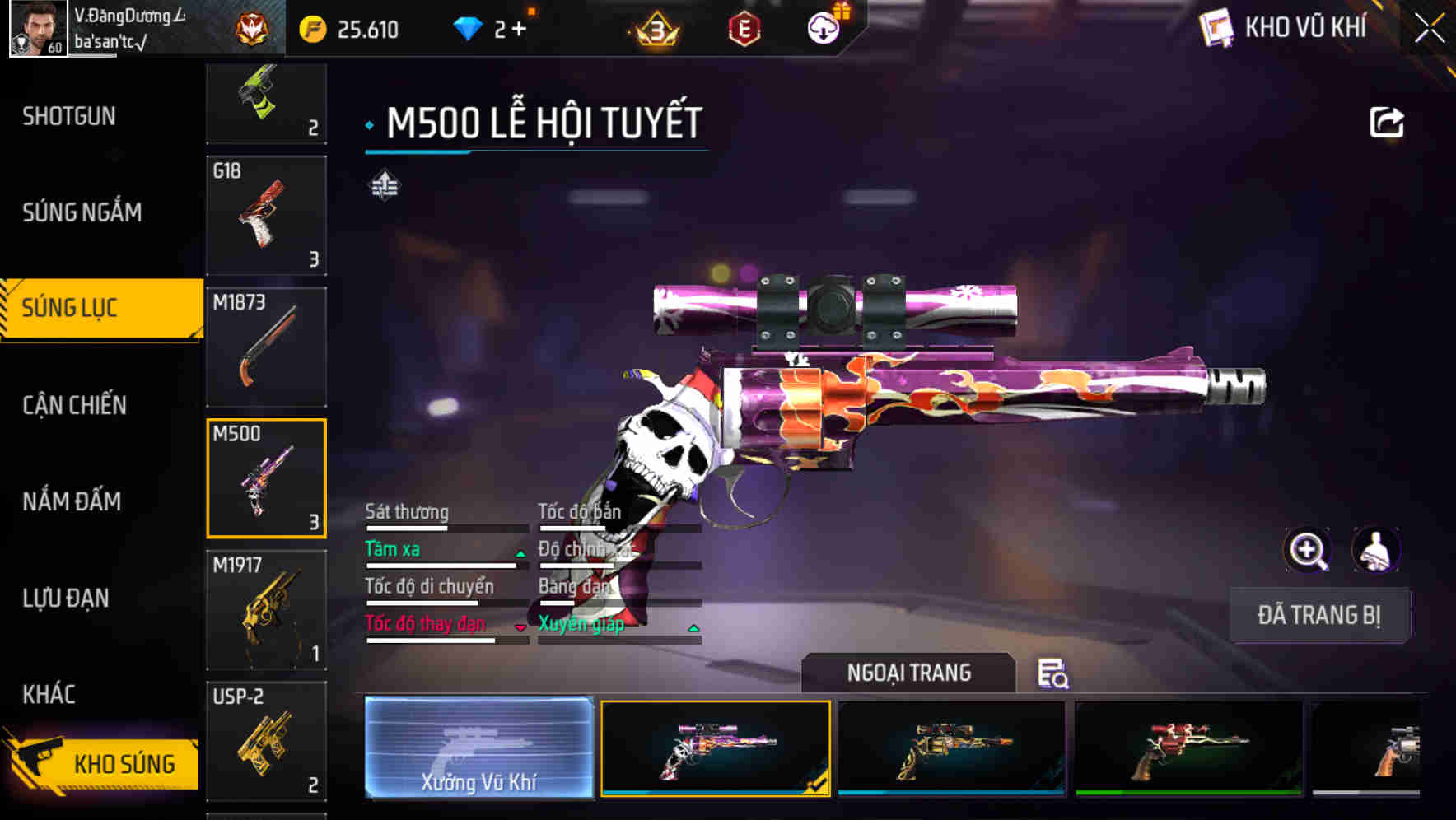Select the magnifier zoom preview icon

coord(1309,550)
